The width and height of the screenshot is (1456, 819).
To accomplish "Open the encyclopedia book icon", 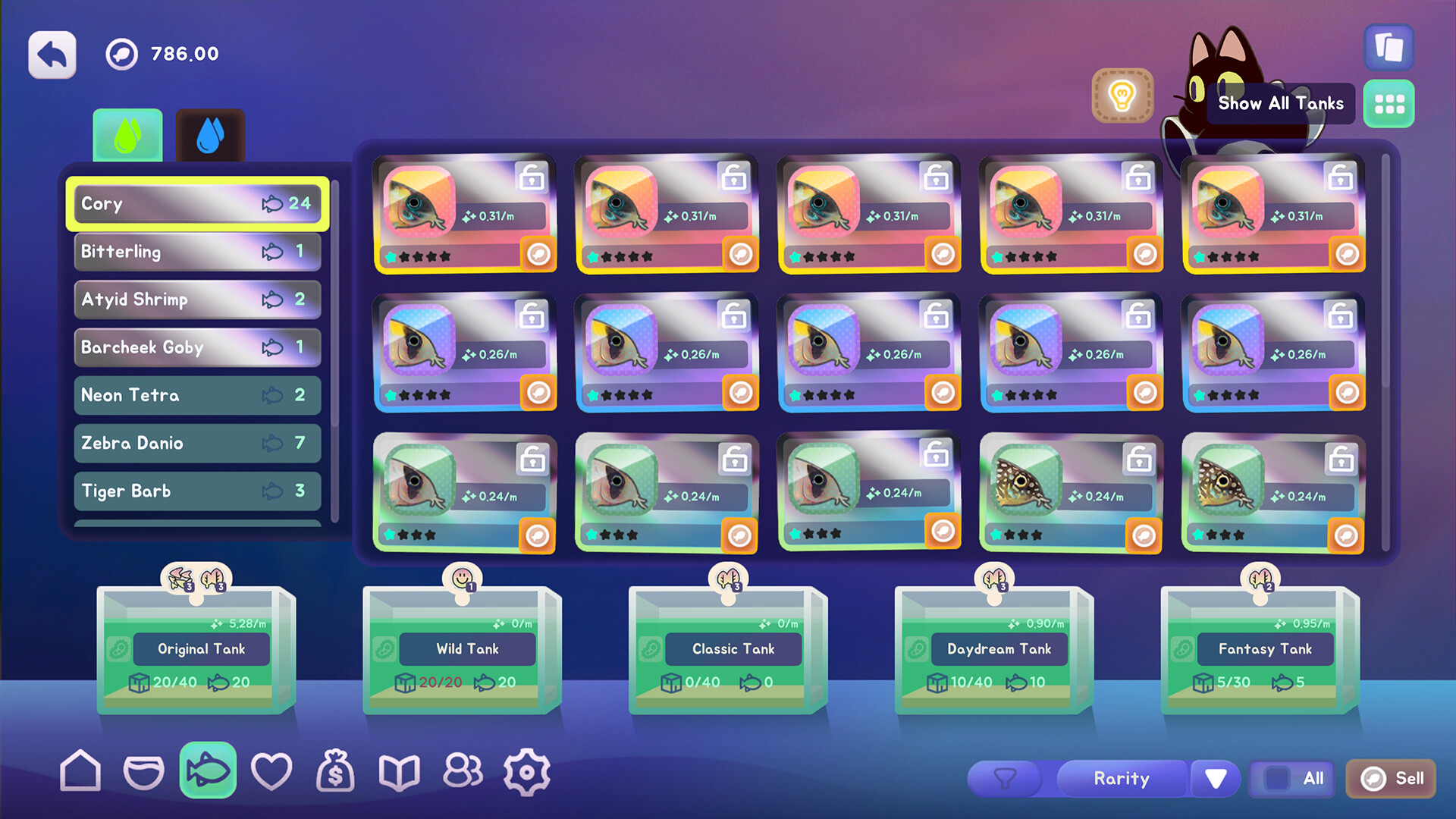I will click(x=400, y=770).
